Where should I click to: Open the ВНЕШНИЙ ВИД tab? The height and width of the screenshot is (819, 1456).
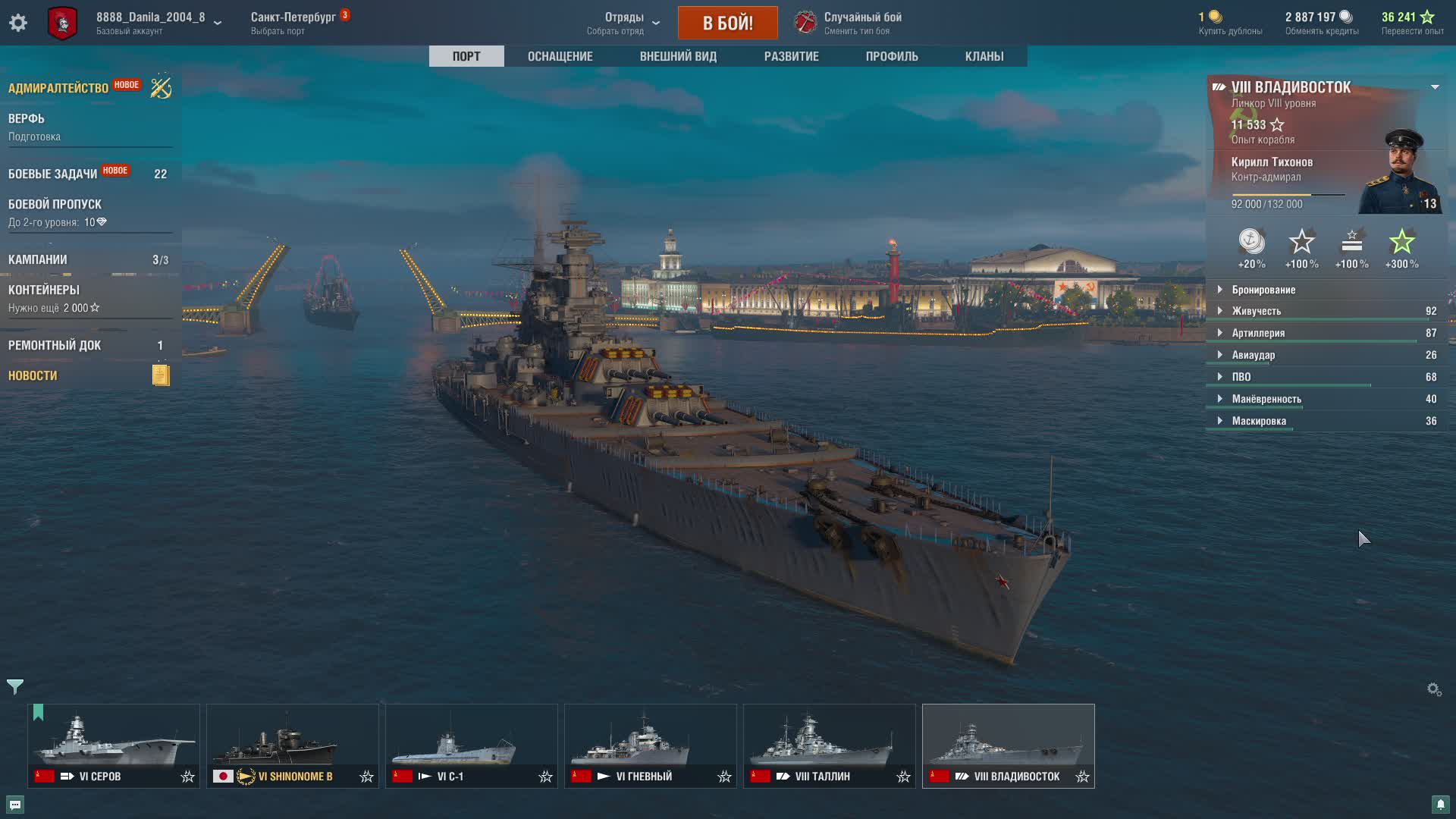point(678,56)
